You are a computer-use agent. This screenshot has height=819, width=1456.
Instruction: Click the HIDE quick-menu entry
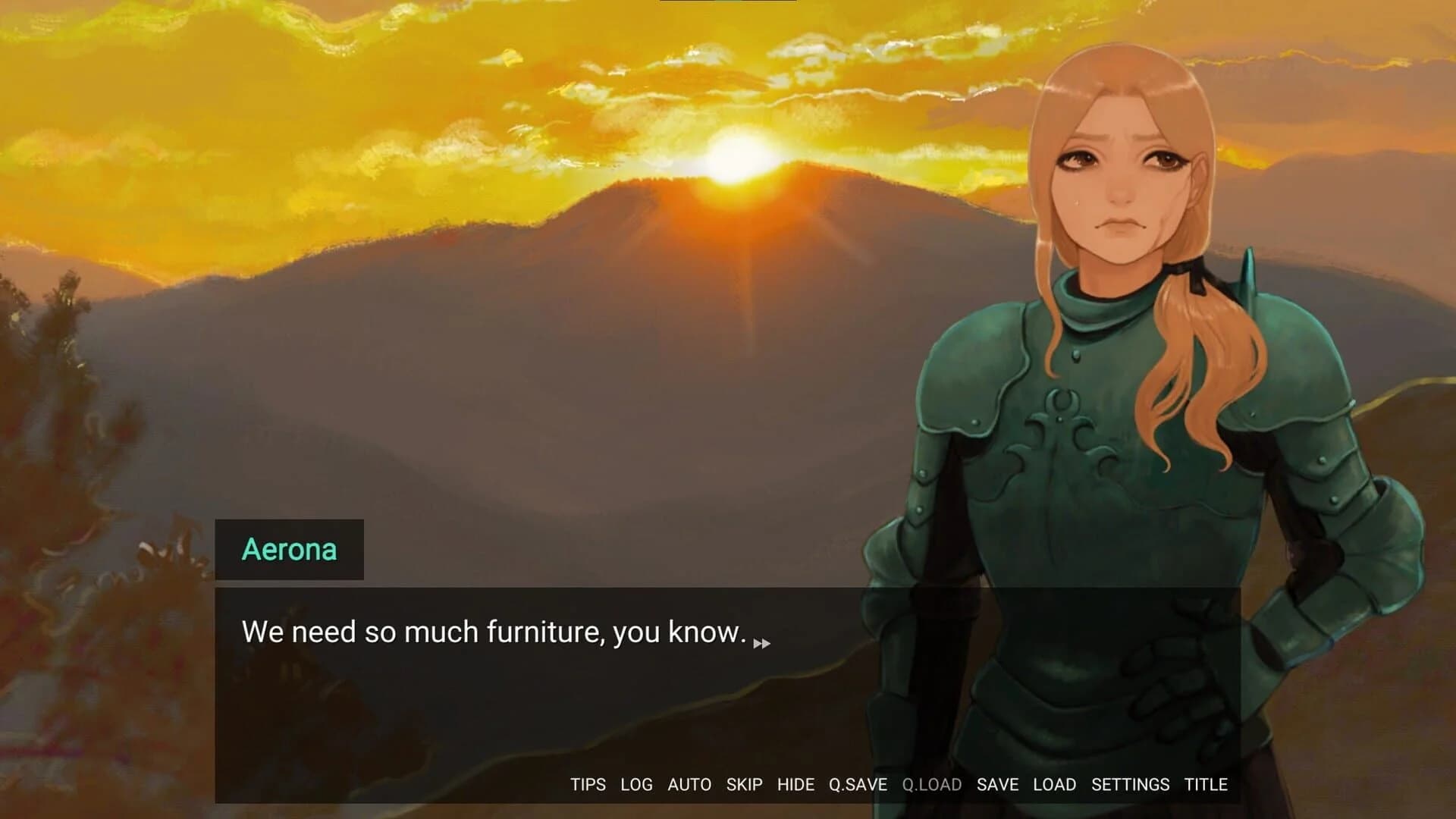coord(795,785)
